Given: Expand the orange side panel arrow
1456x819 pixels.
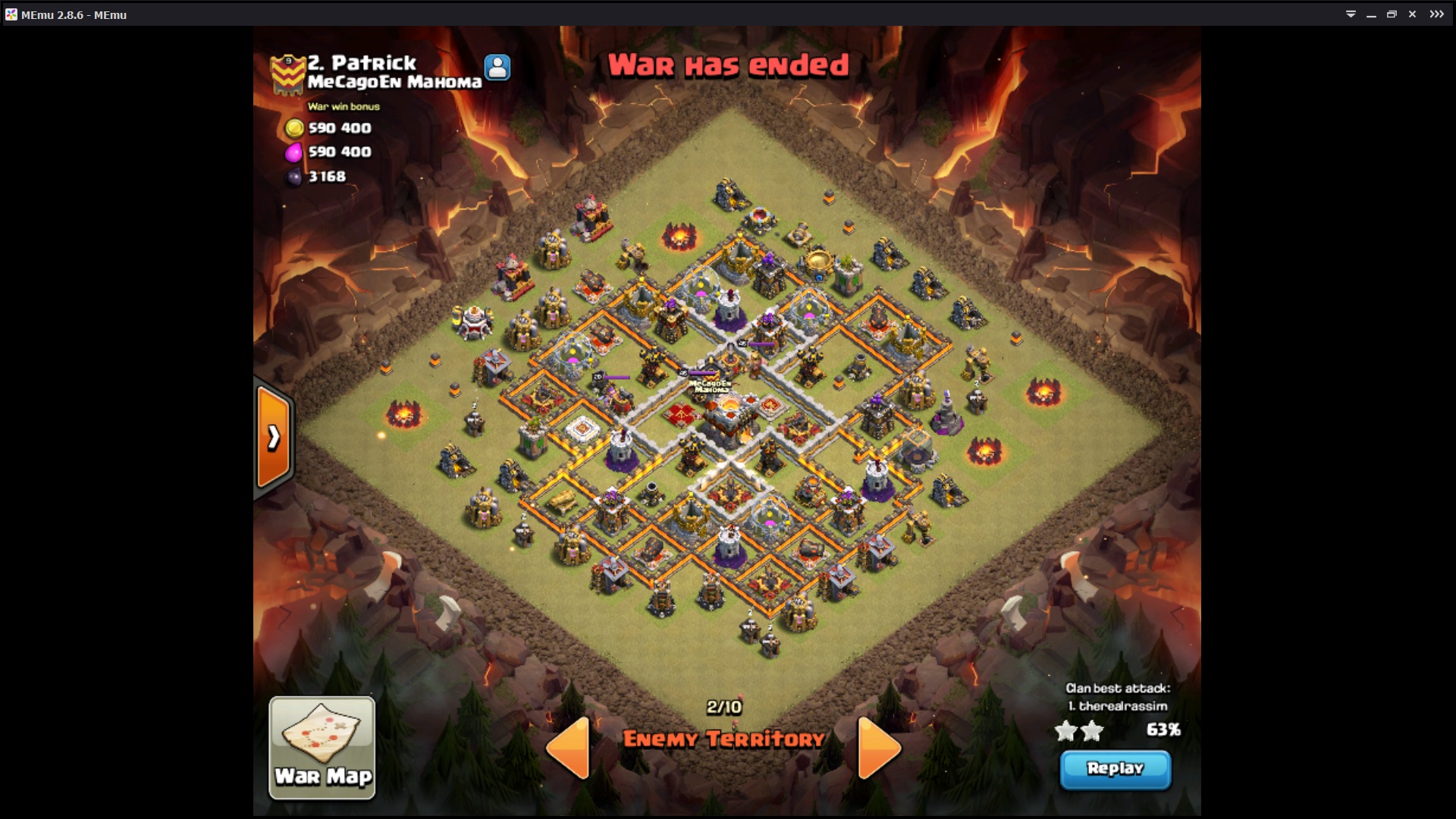Looking at the screenshot, I should [273, 438].
